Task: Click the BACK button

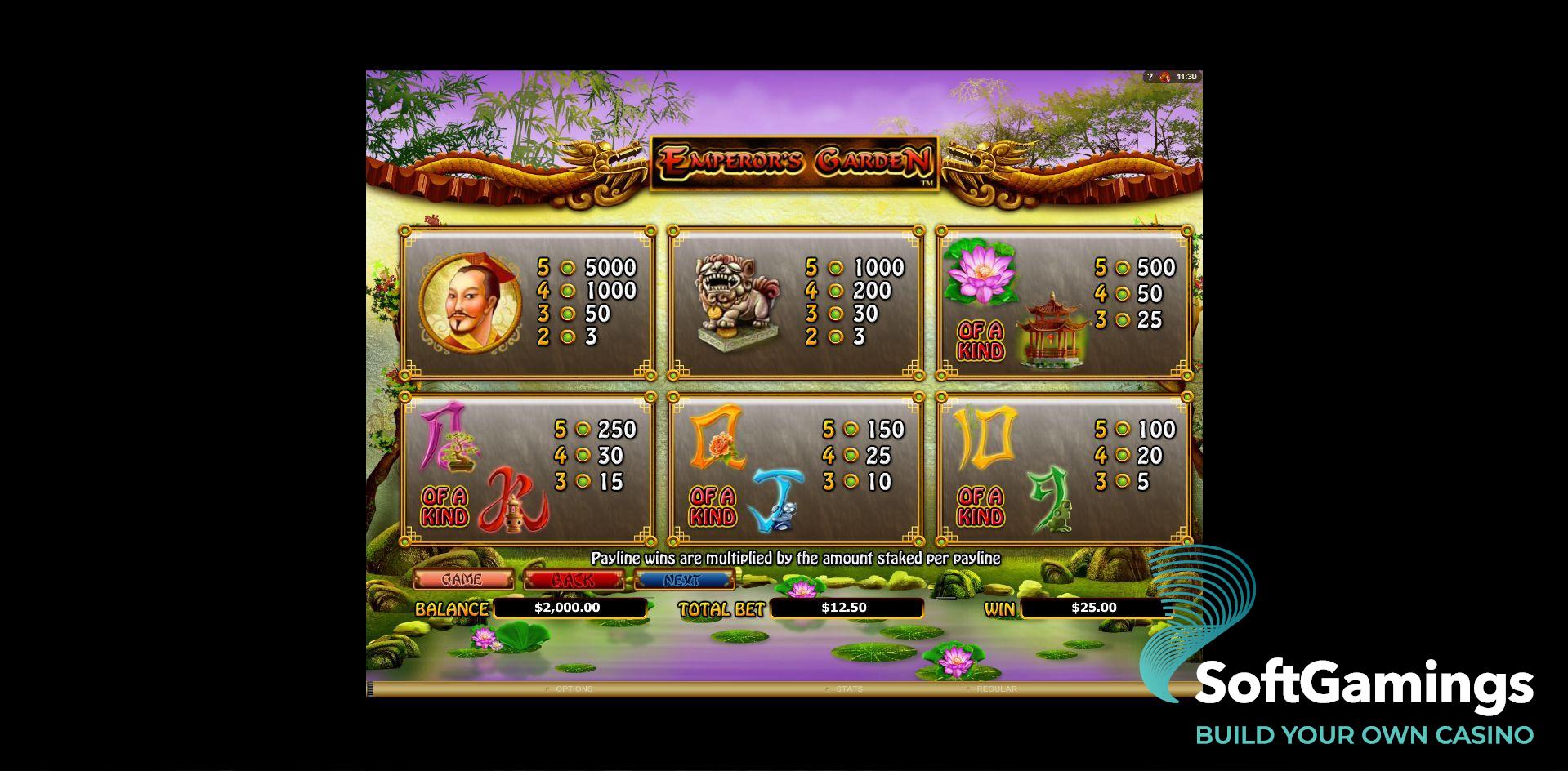Action: click(x=574, y=579)
